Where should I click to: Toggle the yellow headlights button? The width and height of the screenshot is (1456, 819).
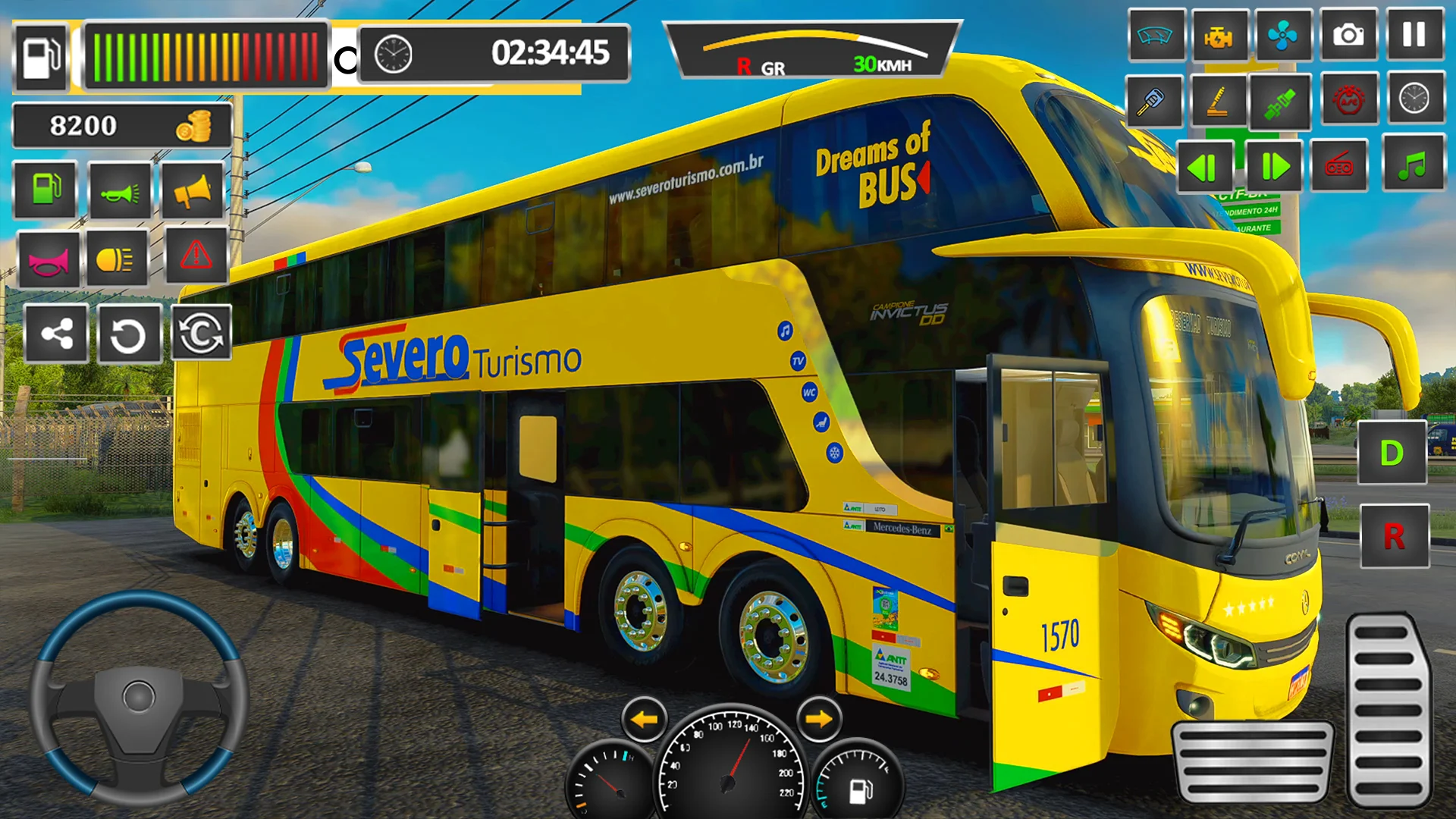click(x=117, y=259)
